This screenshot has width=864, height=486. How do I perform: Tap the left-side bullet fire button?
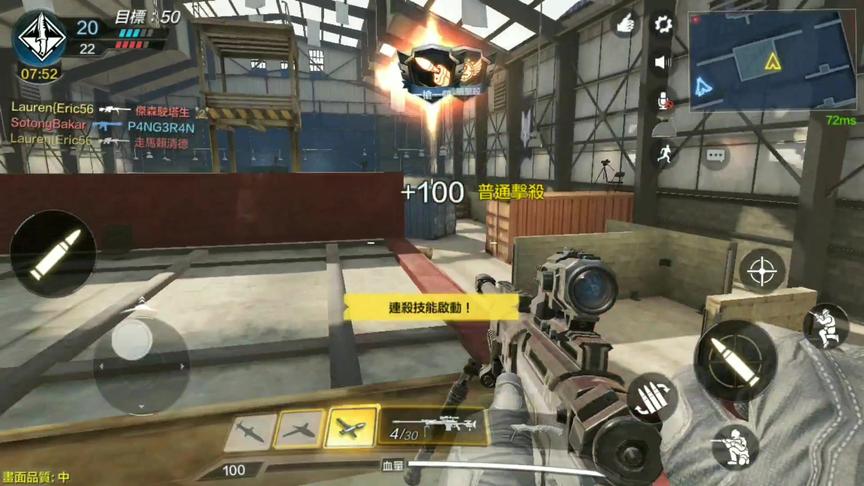click(52, 253)
